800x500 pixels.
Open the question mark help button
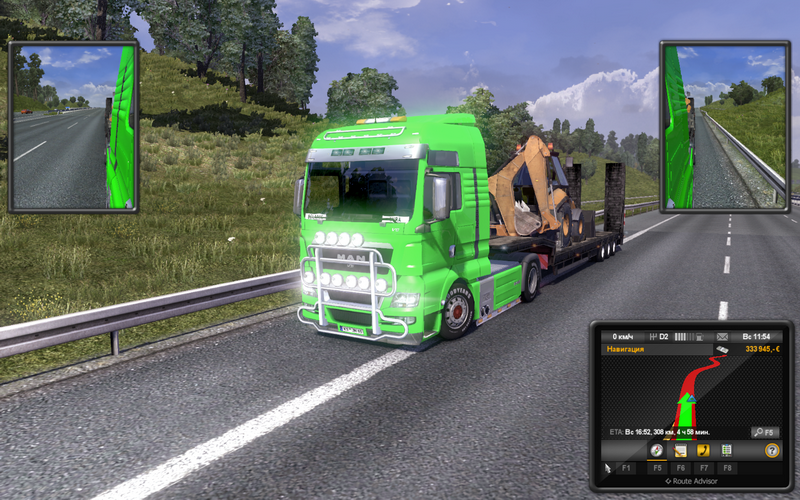pyautogui.click(x=772, y=451)
